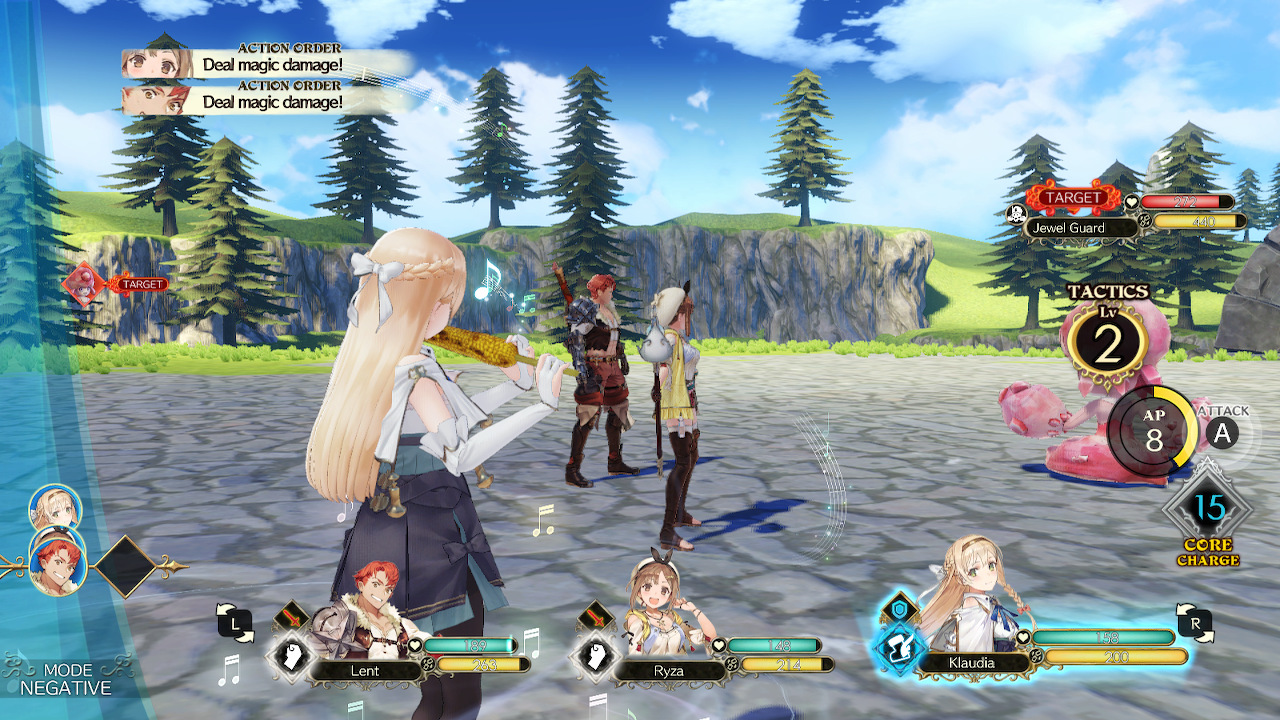Viewport: 1280px width, 720px height.
Task: Click Lent's name plate
Action: click(x=365, y=669)
